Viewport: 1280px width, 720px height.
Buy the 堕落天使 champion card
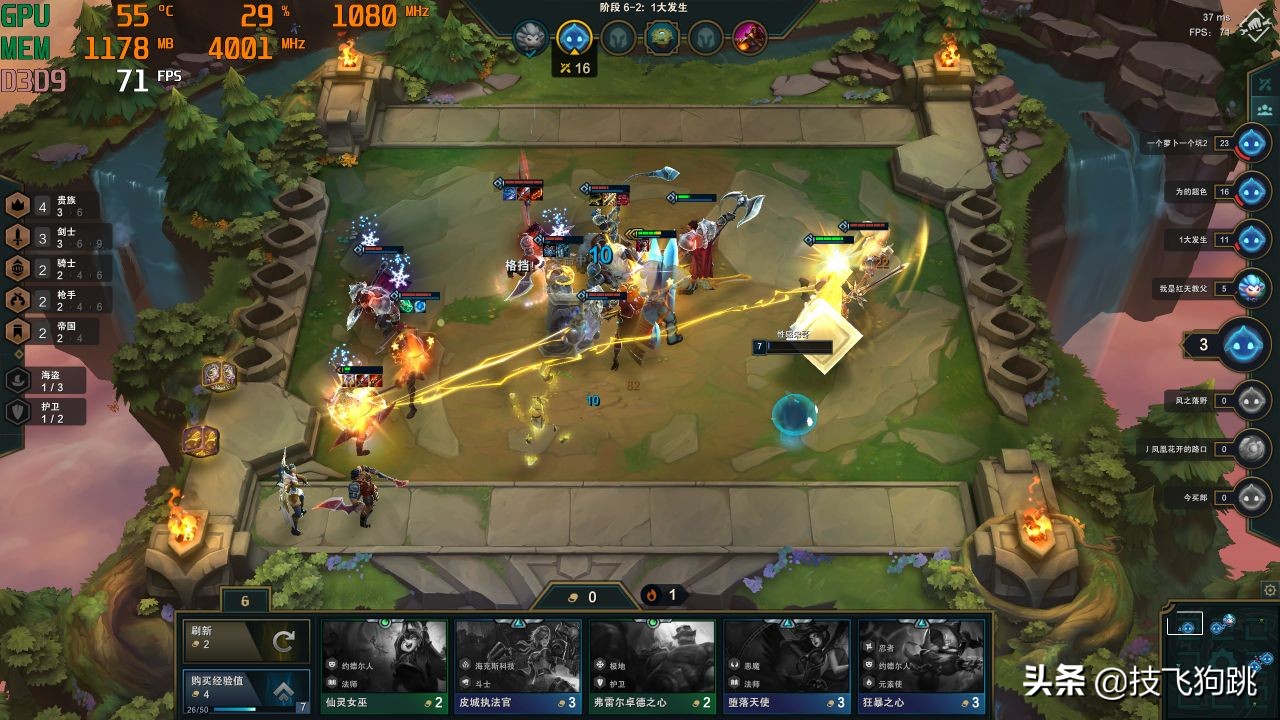[787, 665]
